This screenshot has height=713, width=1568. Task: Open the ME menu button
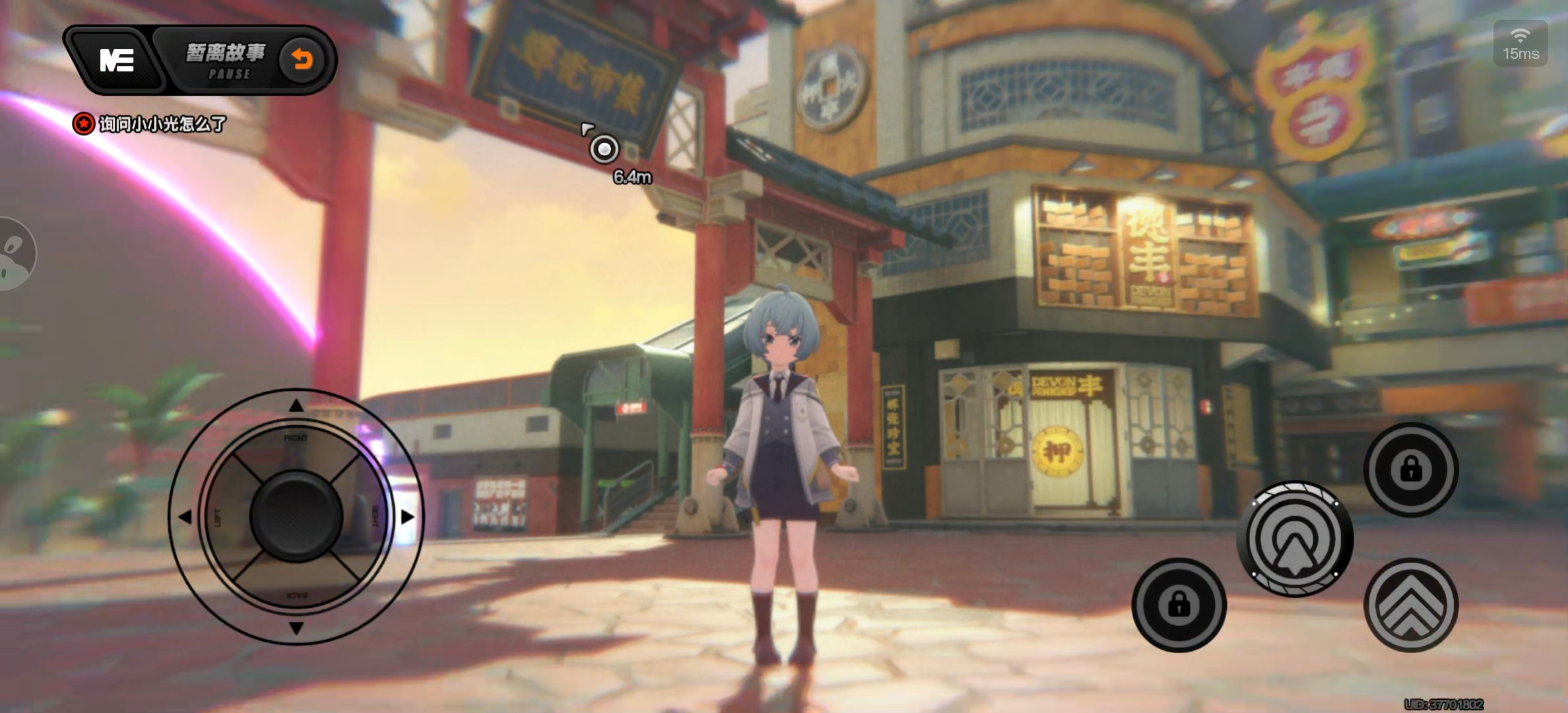point(117,60)
